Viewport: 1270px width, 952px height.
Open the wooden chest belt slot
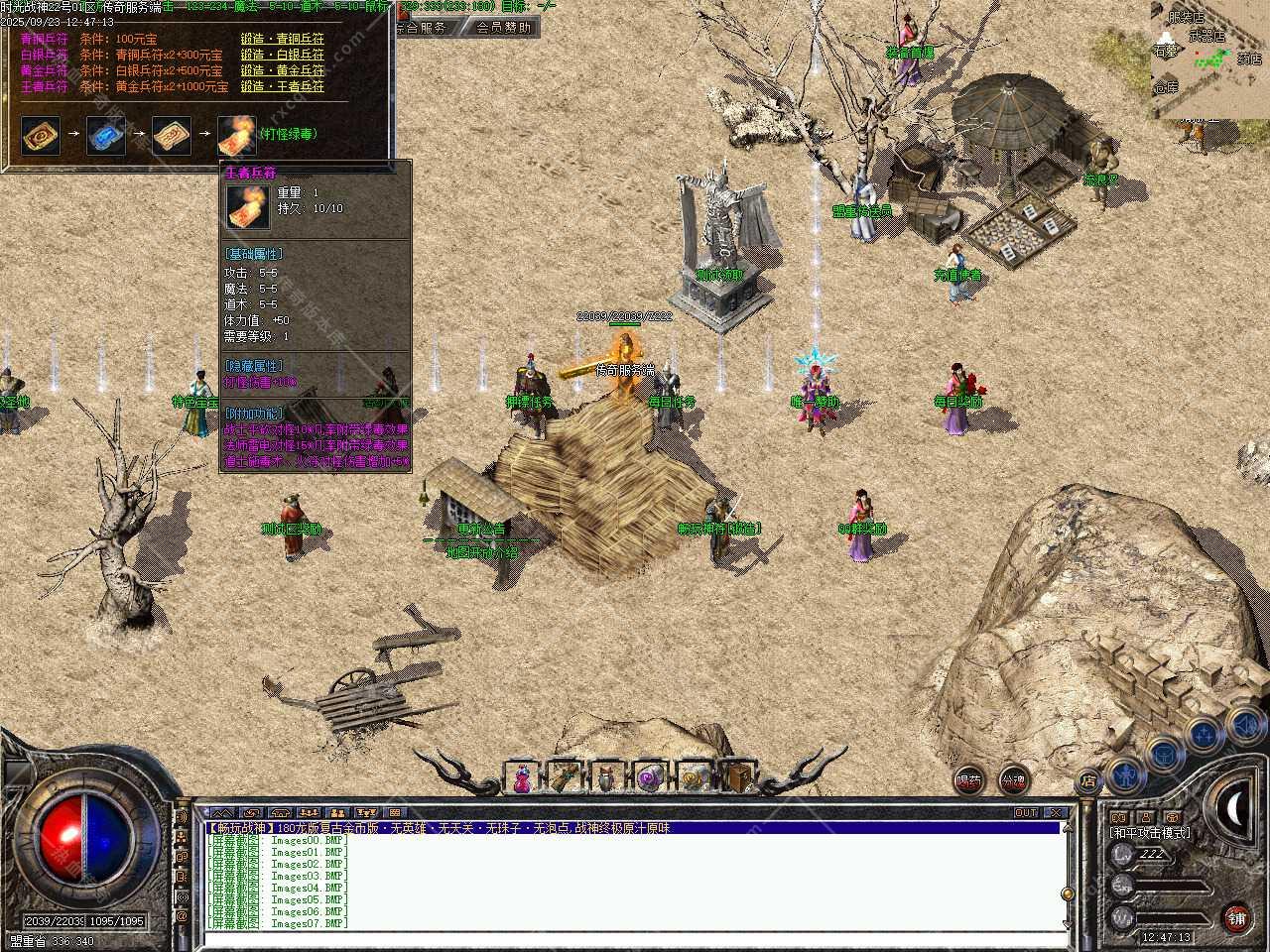[737, 777]
